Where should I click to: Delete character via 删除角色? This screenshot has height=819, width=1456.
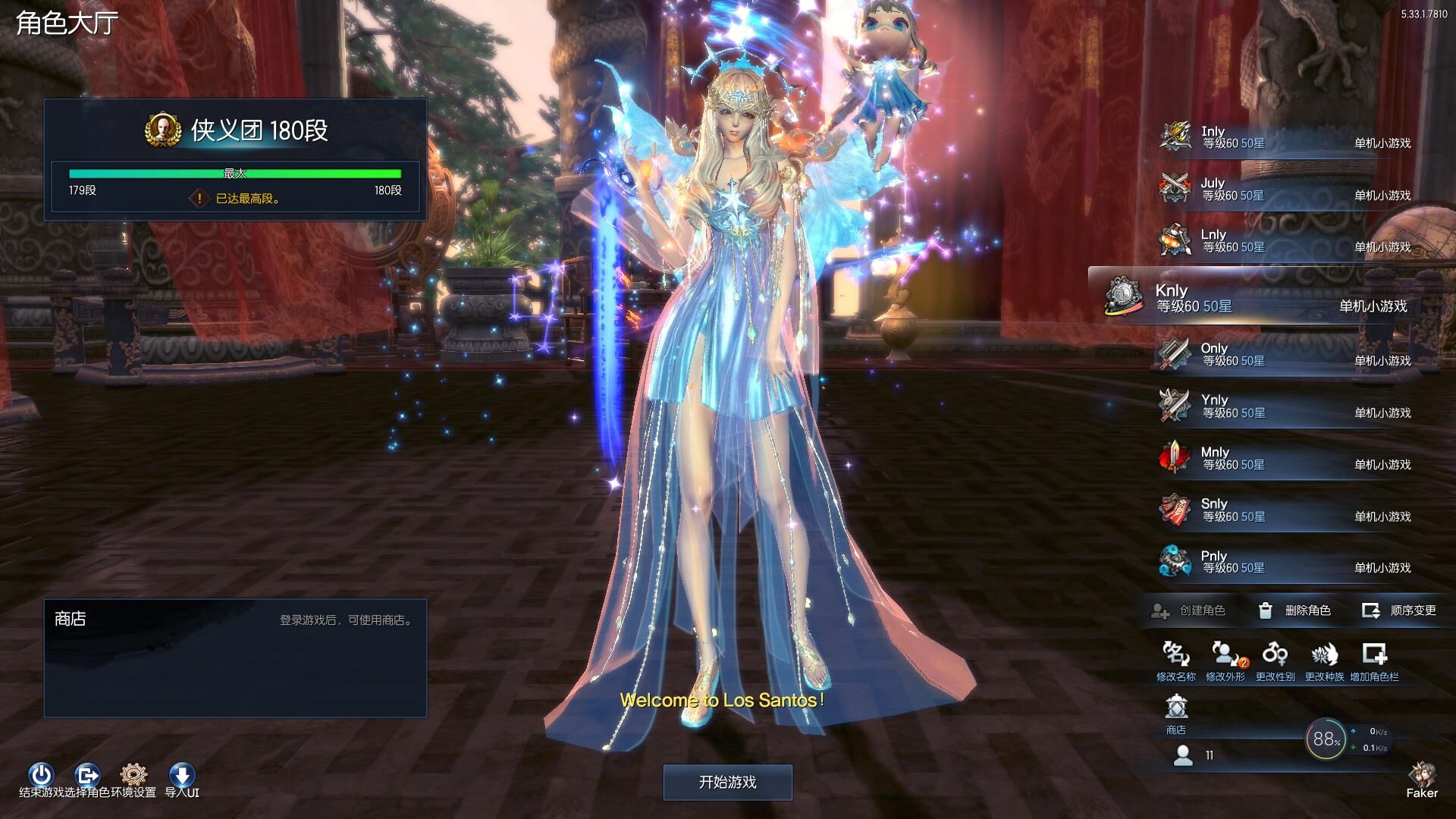pyautogui.click(x=1294, y=610)
